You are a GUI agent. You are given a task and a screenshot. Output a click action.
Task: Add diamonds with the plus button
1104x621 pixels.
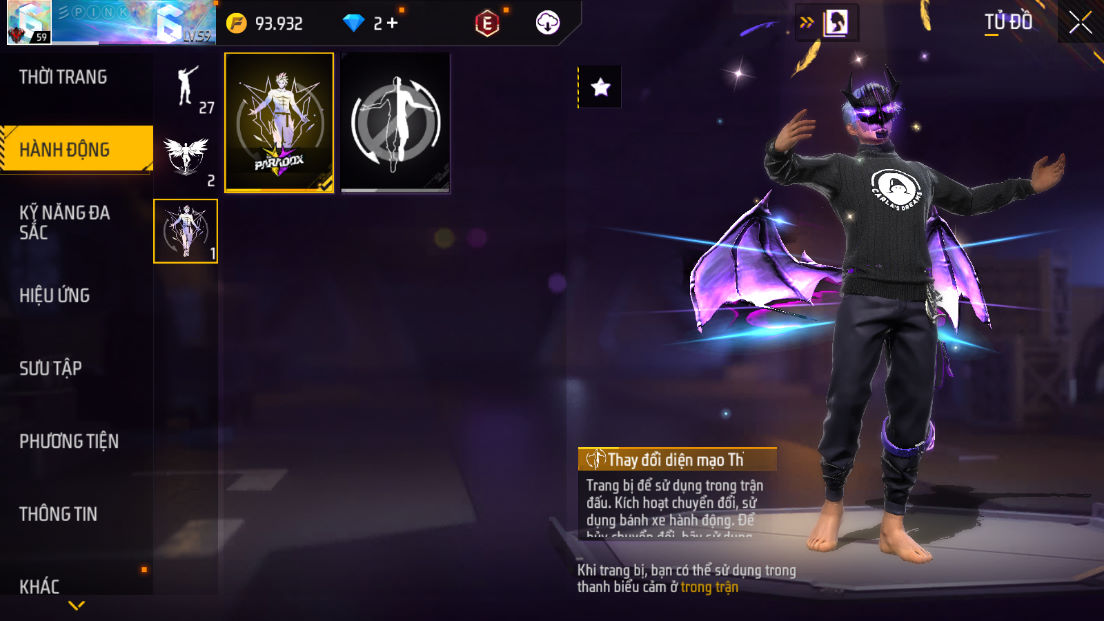tap(391, 23)
